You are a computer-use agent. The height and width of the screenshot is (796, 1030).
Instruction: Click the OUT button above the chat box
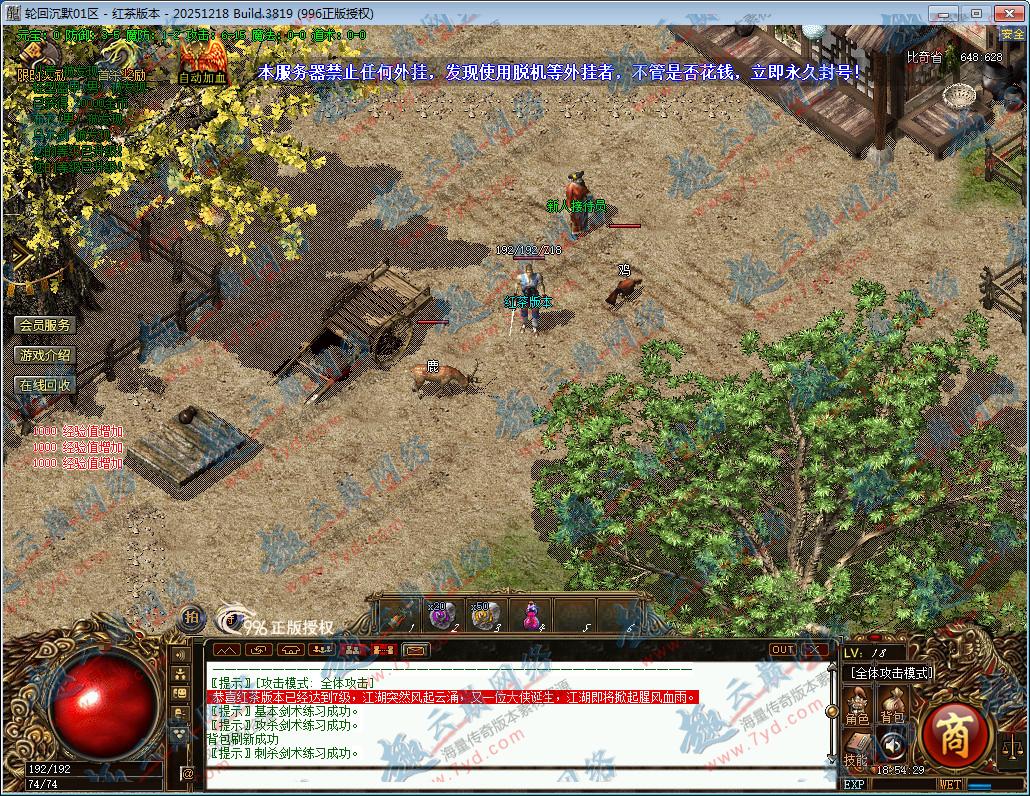click(783, 650)
